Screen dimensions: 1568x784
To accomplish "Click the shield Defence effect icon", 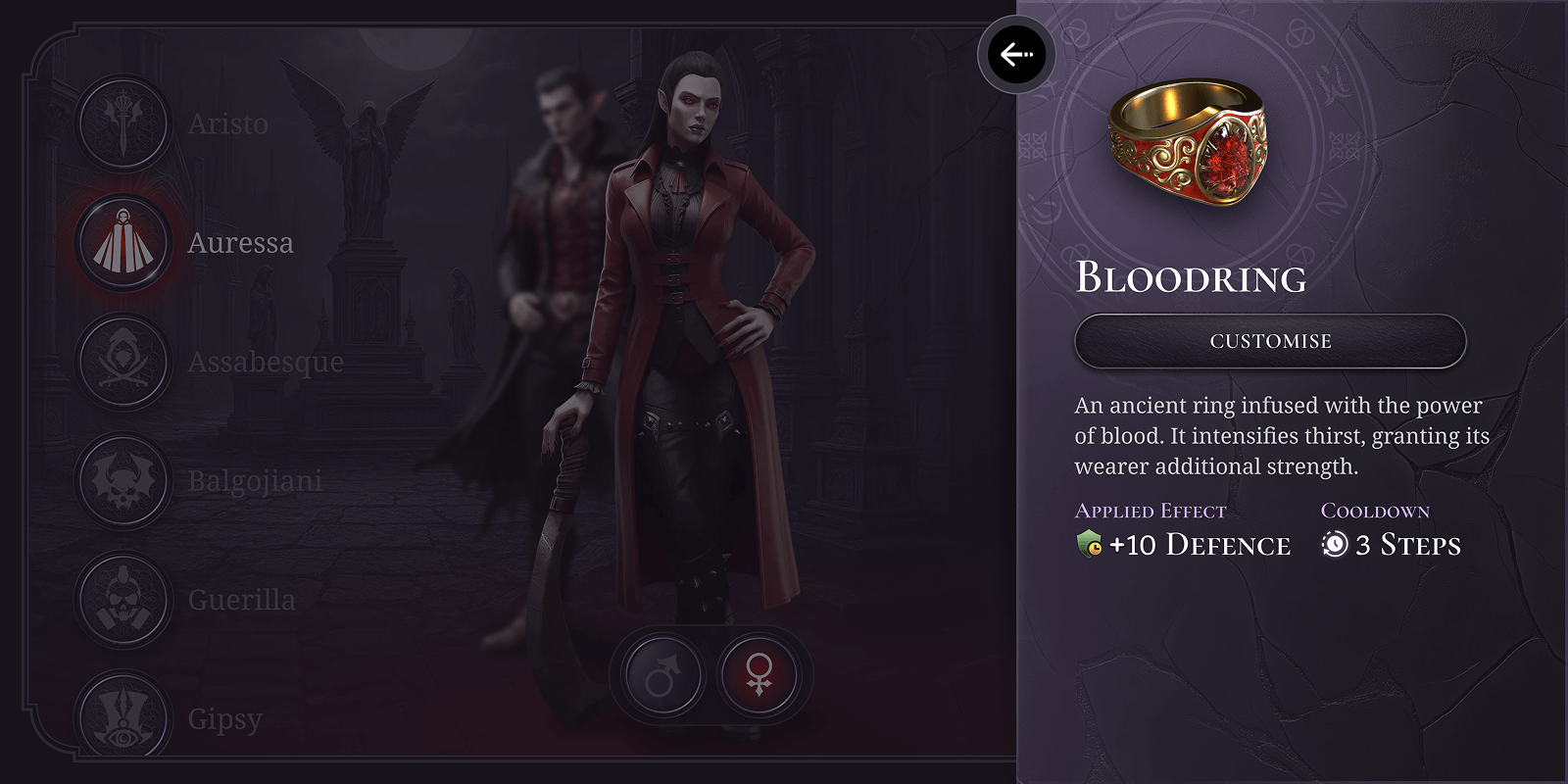I will click(x=1091, y=545).
